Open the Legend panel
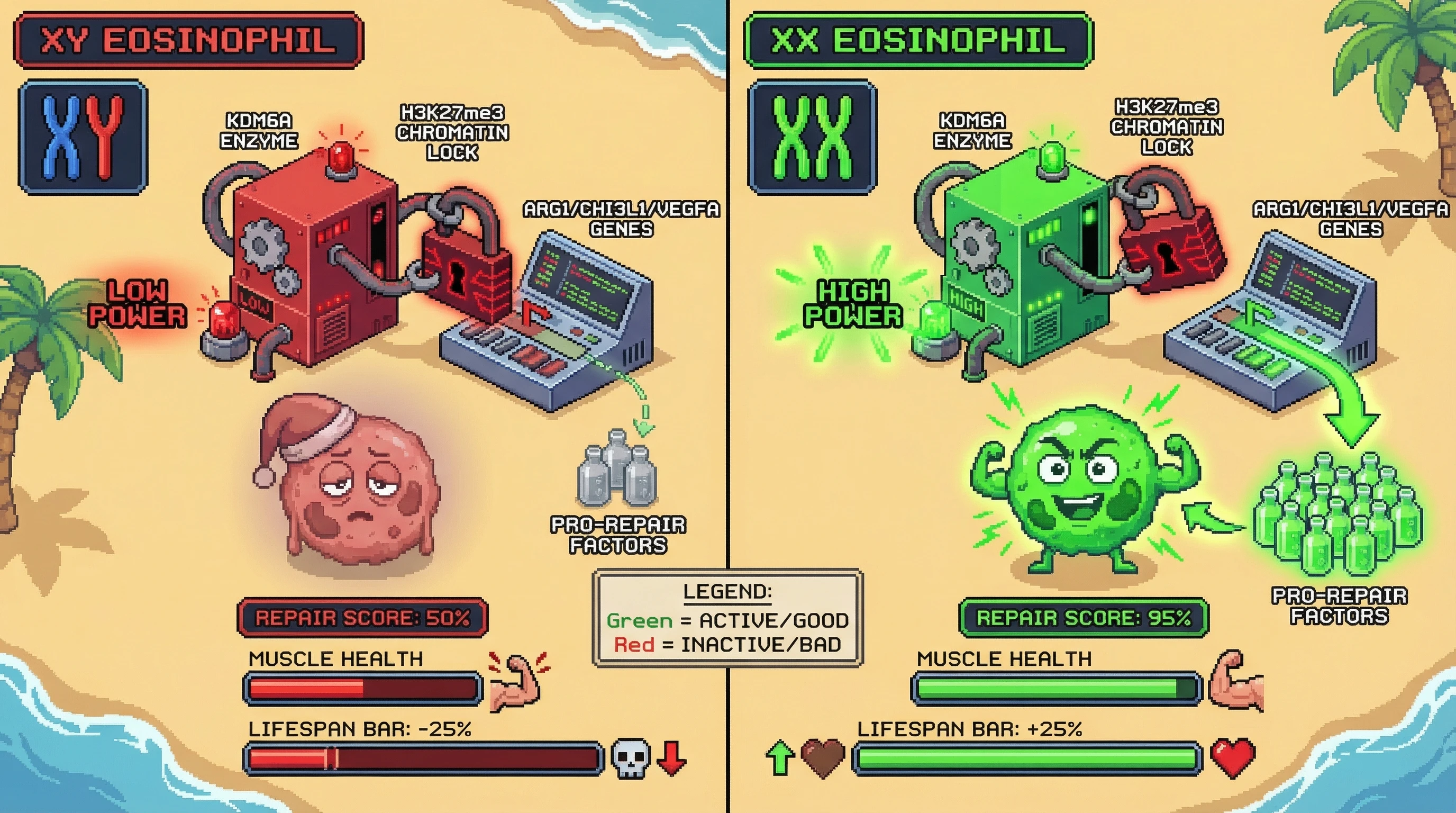 coord(727,618)
